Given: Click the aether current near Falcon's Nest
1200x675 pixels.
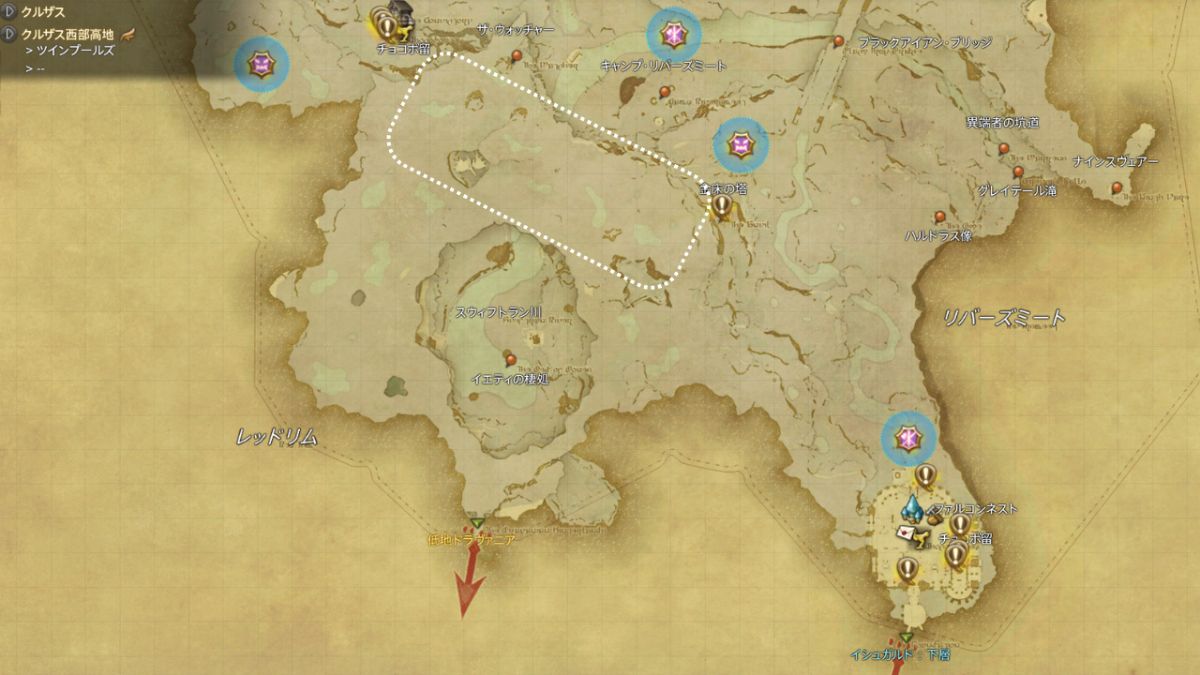Looking at the screenshot, I should coord(908,439).
